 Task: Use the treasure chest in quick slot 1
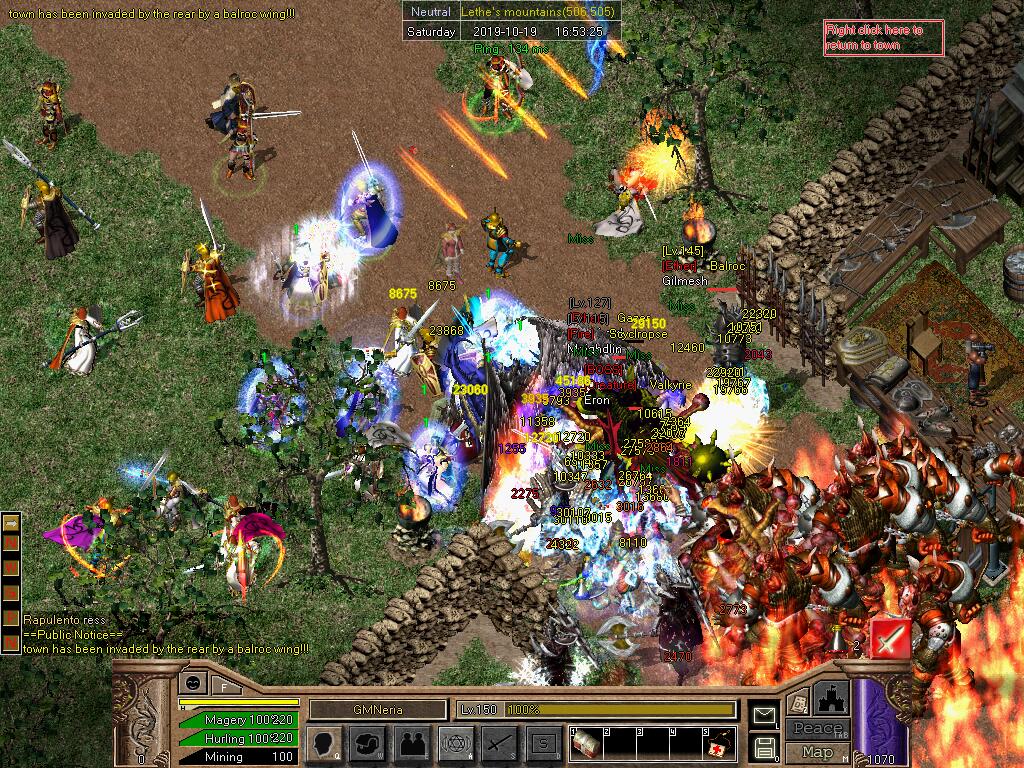tap(587, 743)
